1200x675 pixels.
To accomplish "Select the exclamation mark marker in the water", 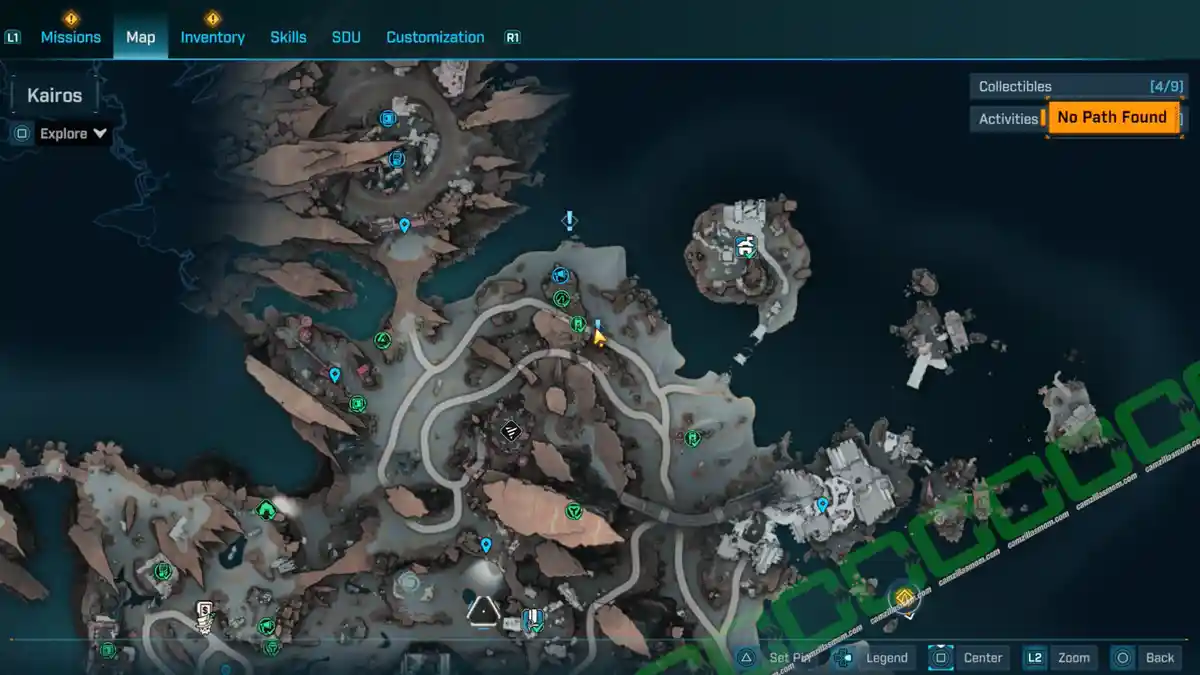I will (569, 220).
